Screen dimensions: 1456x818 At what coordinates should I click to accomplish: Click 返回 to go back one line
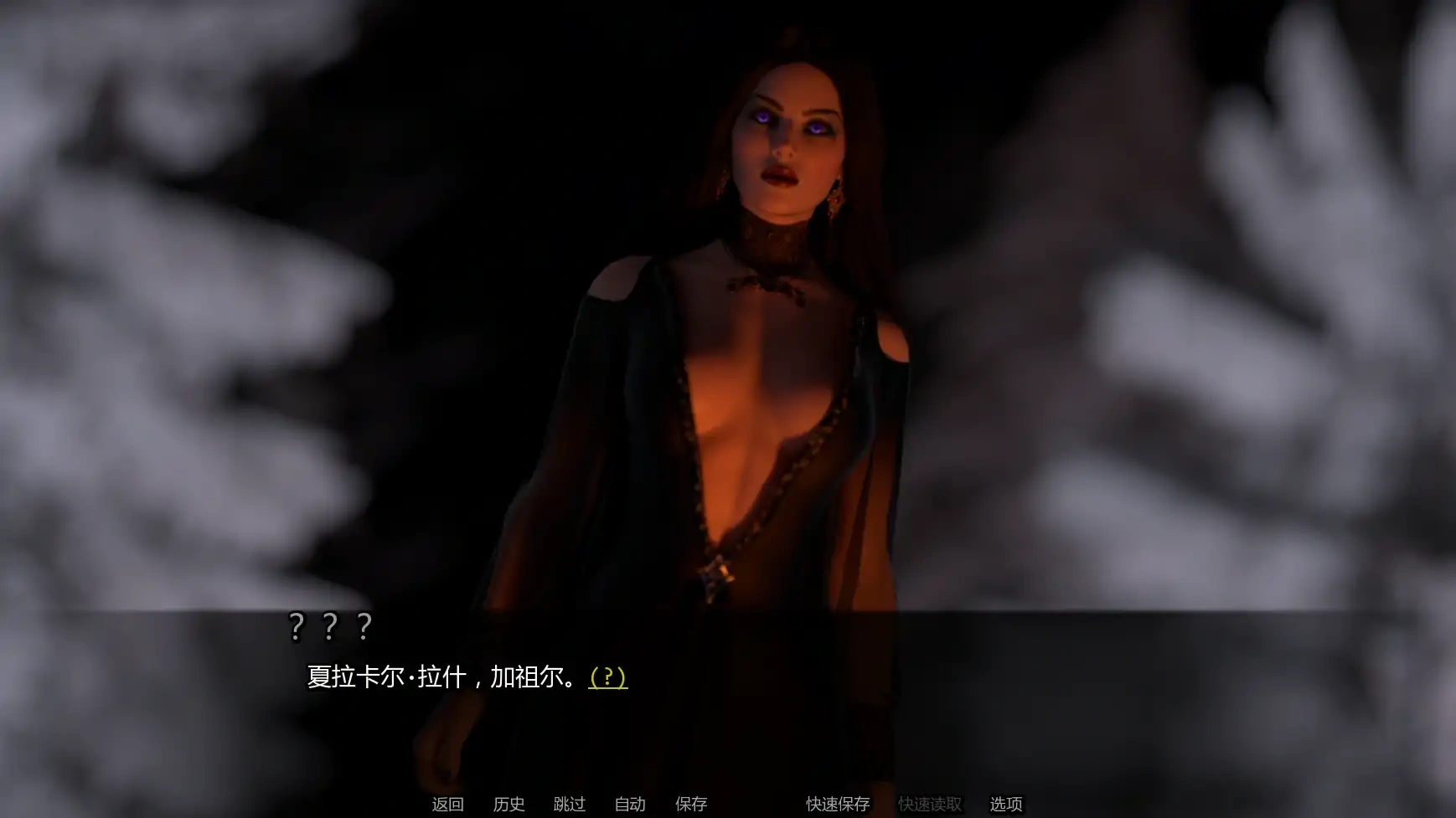448,805
